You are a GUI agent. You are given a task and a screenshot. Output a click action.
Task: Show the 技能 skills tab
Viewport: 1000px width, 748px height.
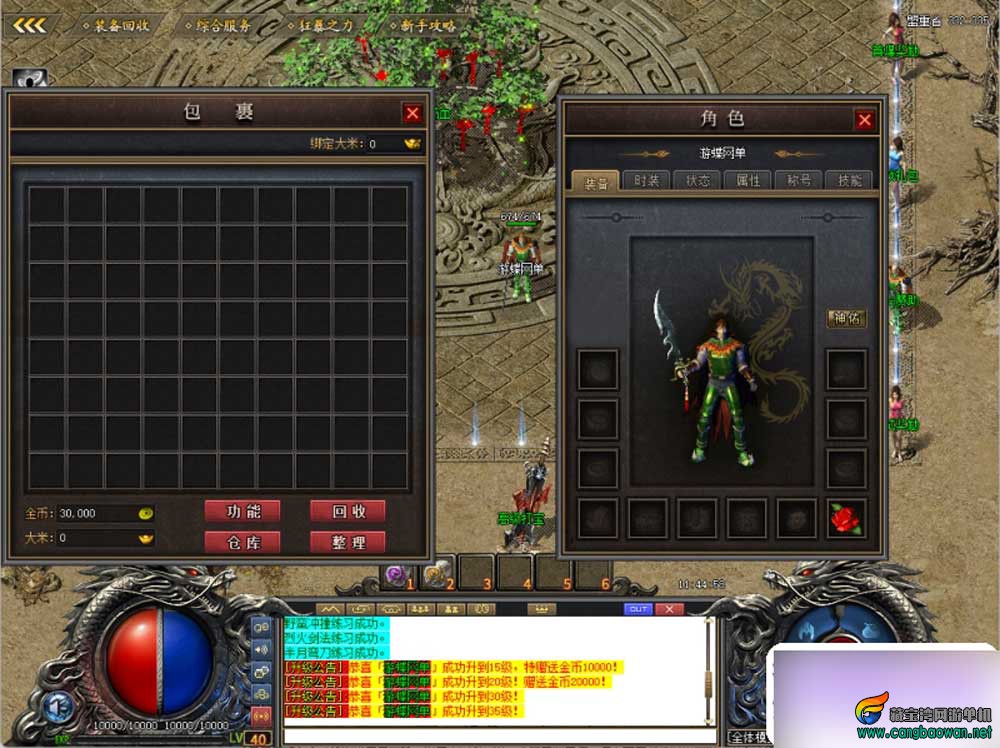pyautogui.click(x=849, y=181)
